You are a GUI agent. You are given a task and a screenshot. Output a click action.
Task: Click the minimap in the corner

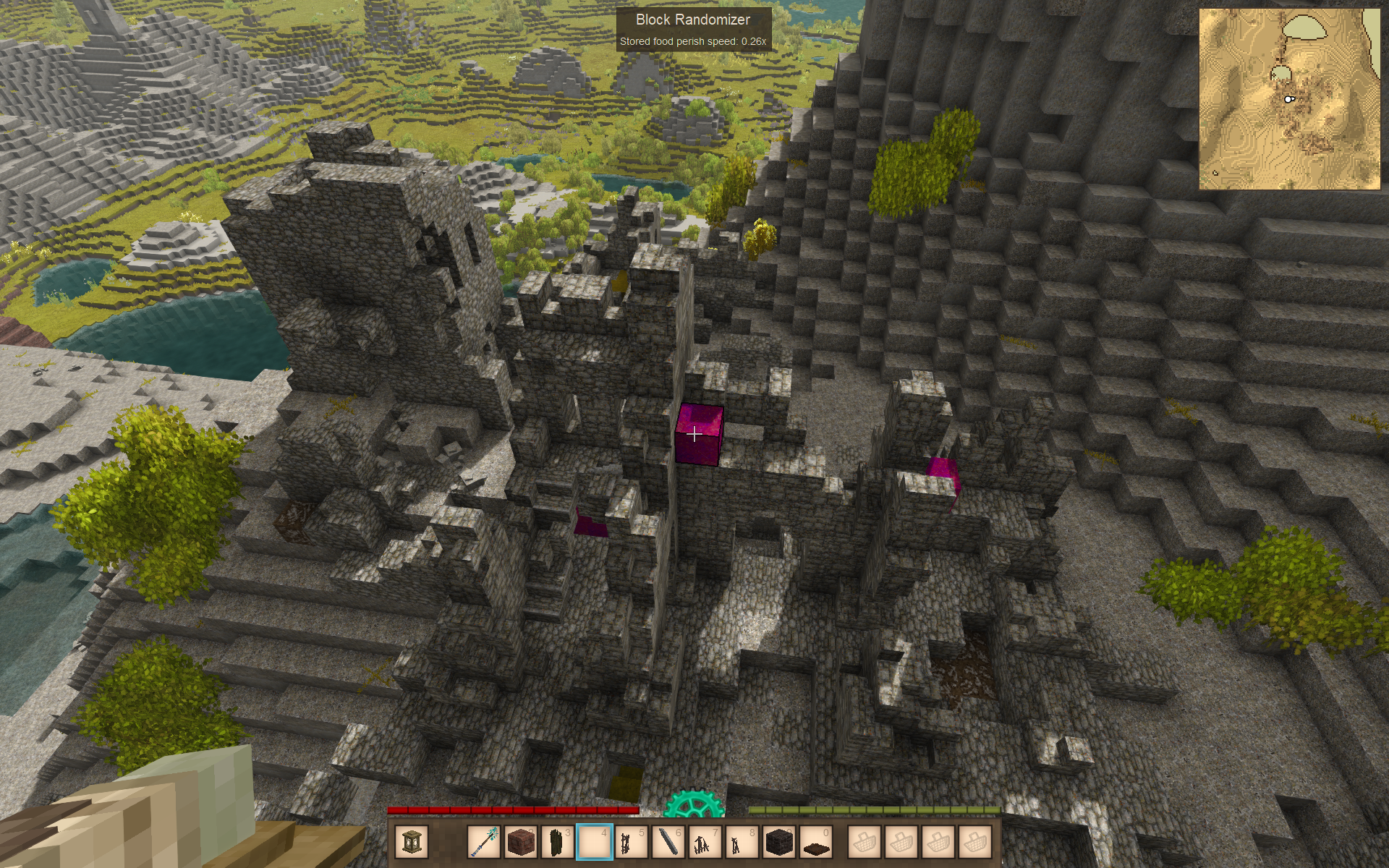pos(1289,99)
